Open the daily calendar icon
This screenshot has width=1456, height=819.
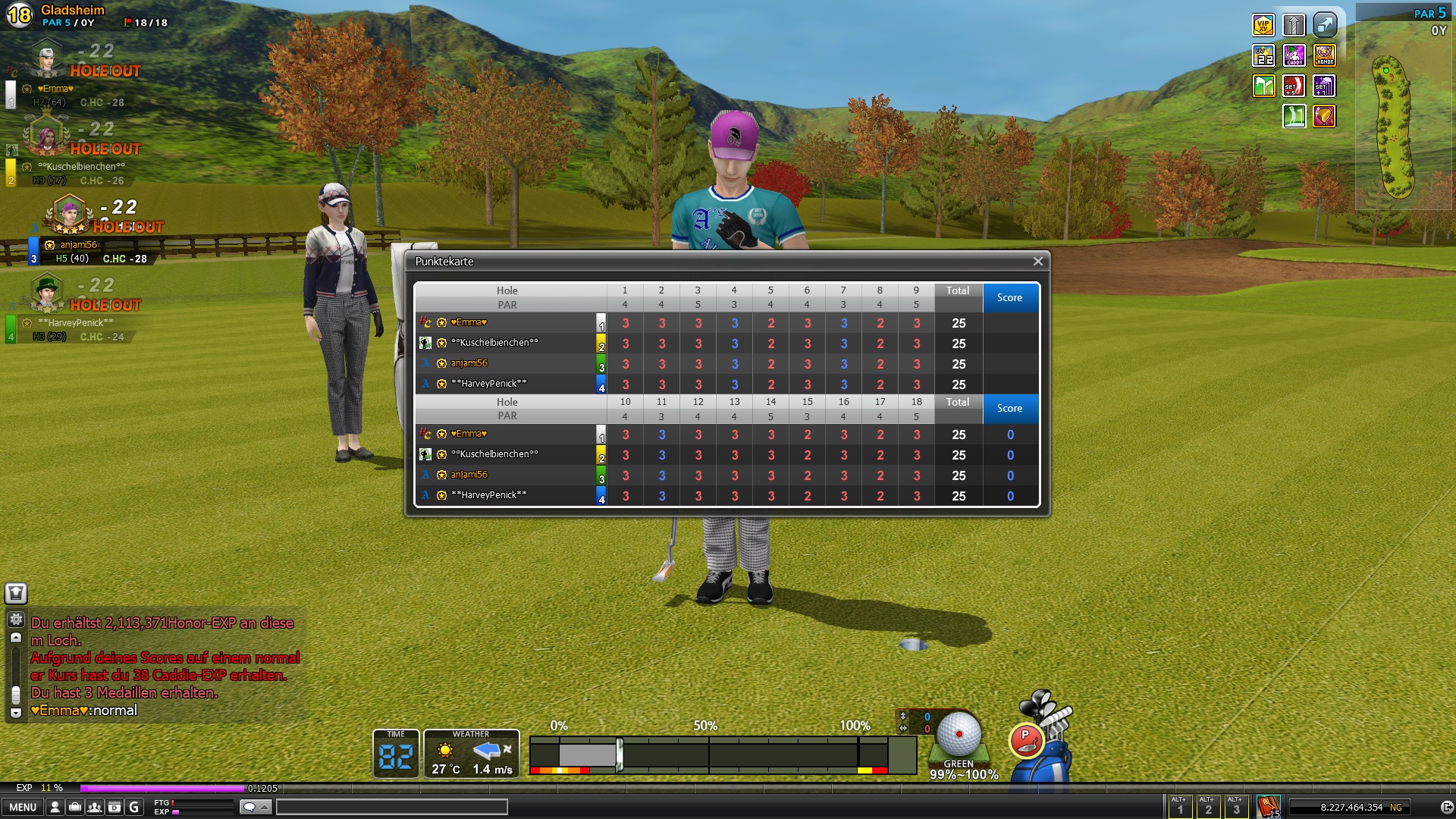(115, 808)
